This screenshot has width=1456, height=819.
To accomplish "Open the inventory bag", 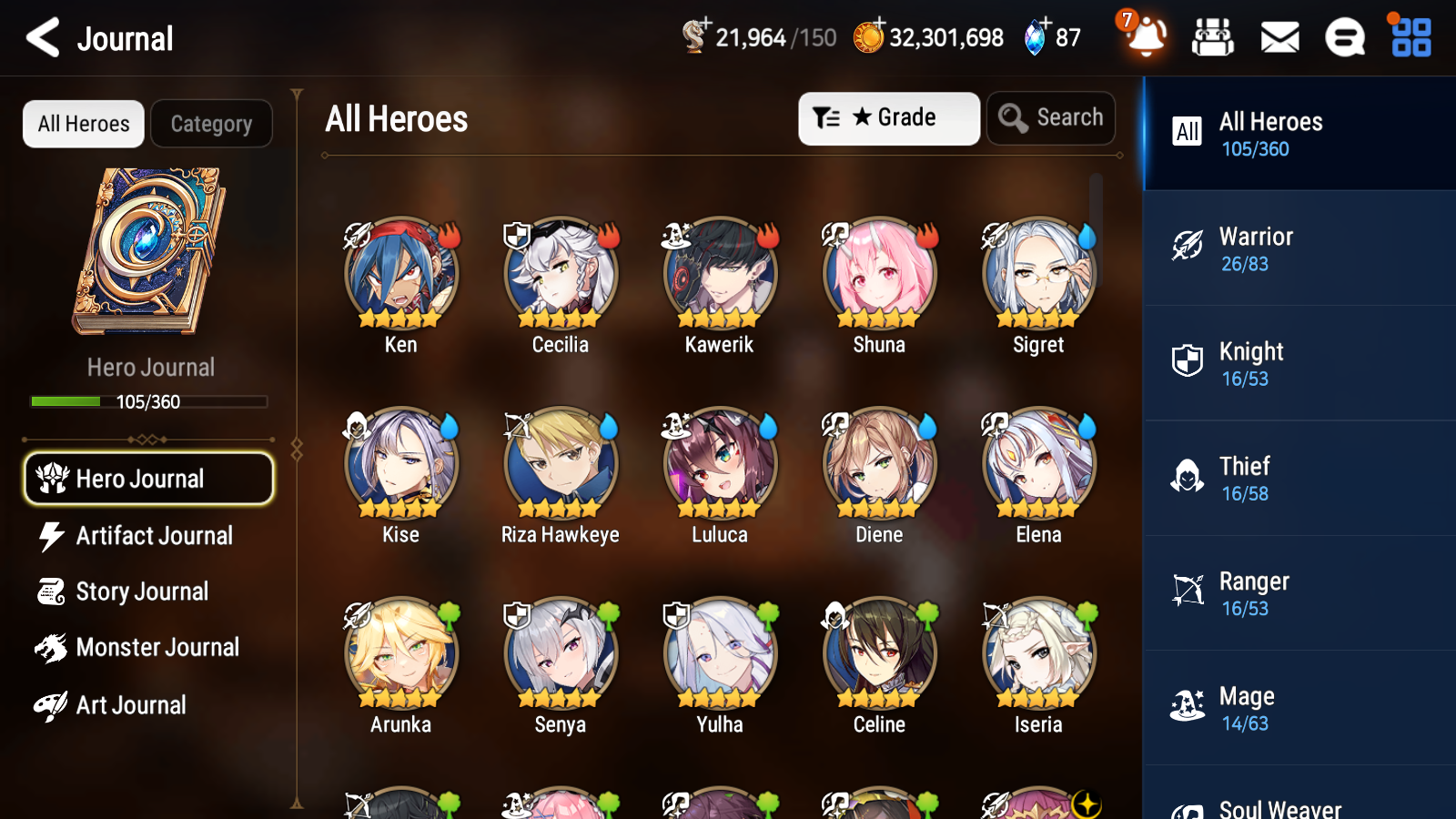I will click(1213, 37).
